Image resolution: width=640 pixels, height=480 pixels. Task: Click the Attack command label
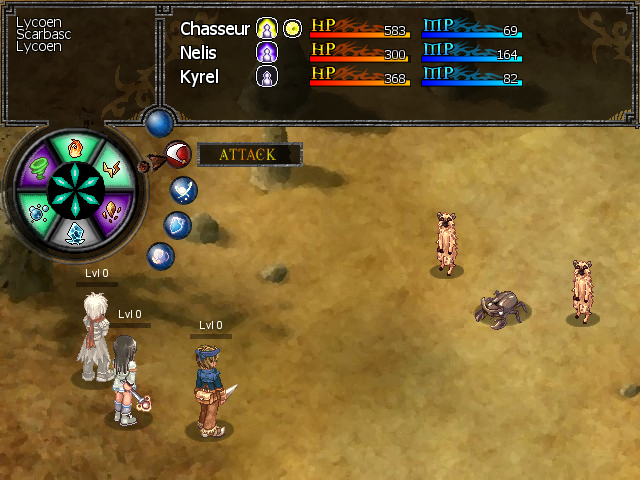249,155
